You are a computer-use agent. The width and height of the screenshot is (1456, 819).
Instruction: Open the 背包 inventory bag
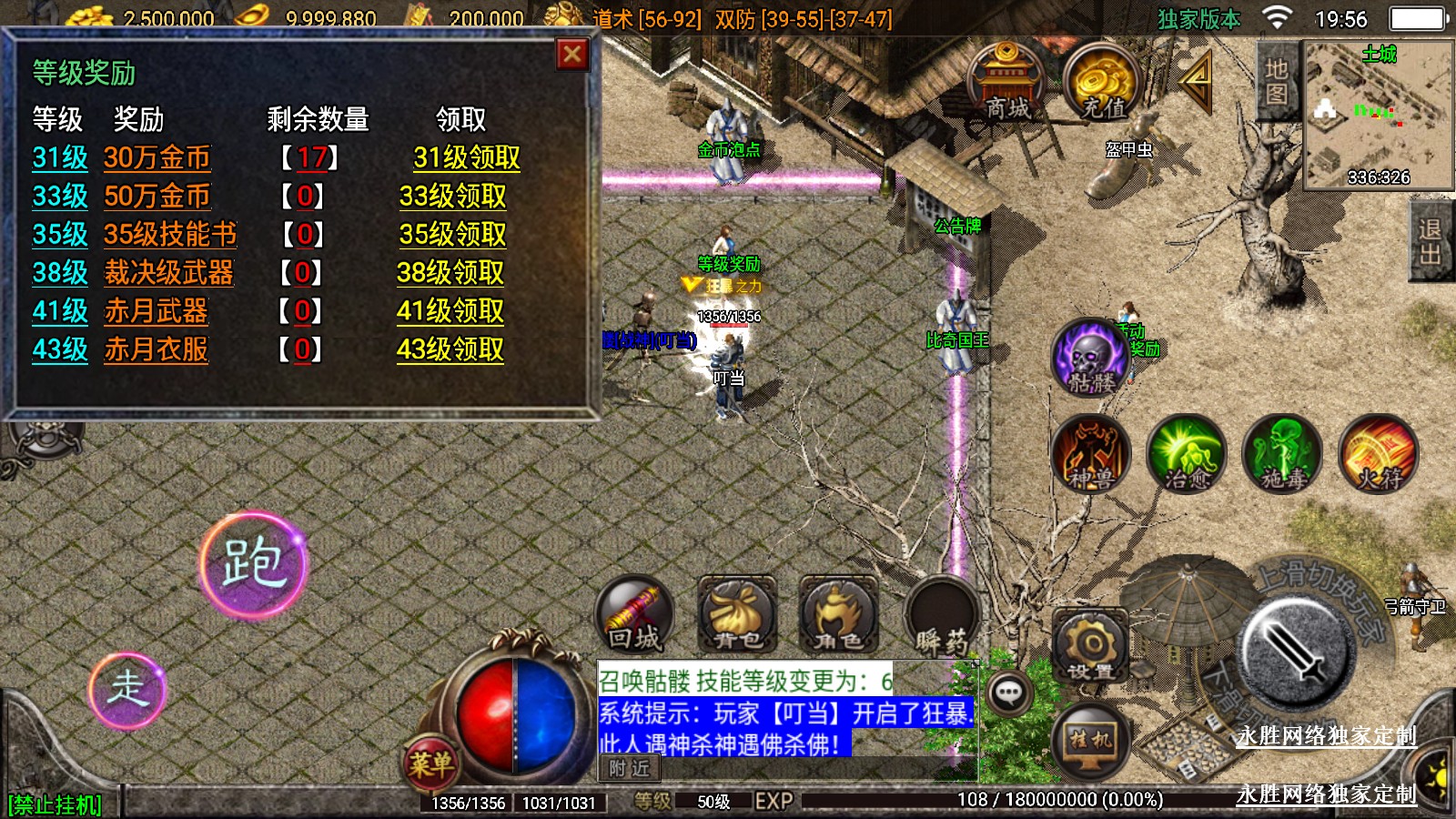(x=737, y=614)
